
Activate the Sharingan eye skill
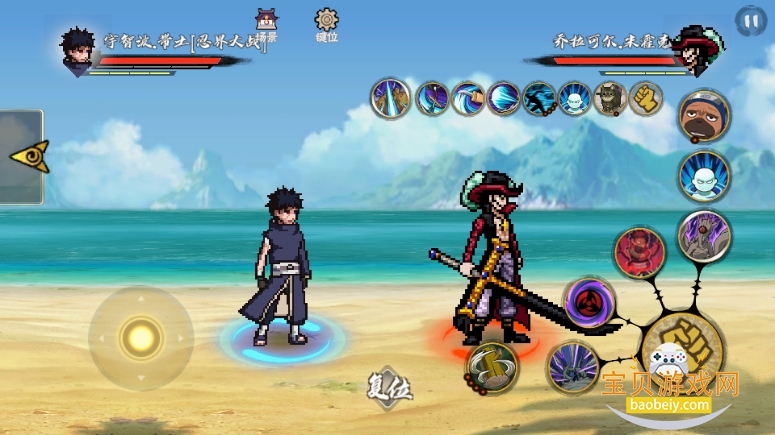(590, 303)
